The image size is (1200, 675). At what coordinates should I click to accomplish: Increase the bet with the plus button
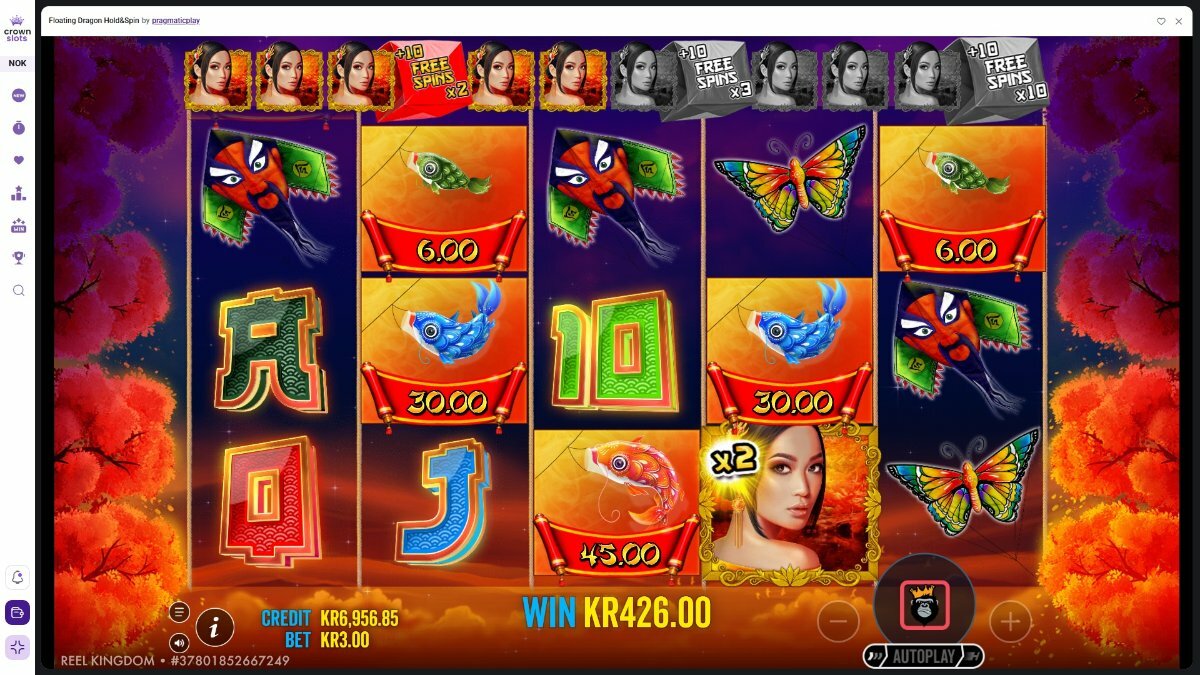click(1010, 622)
